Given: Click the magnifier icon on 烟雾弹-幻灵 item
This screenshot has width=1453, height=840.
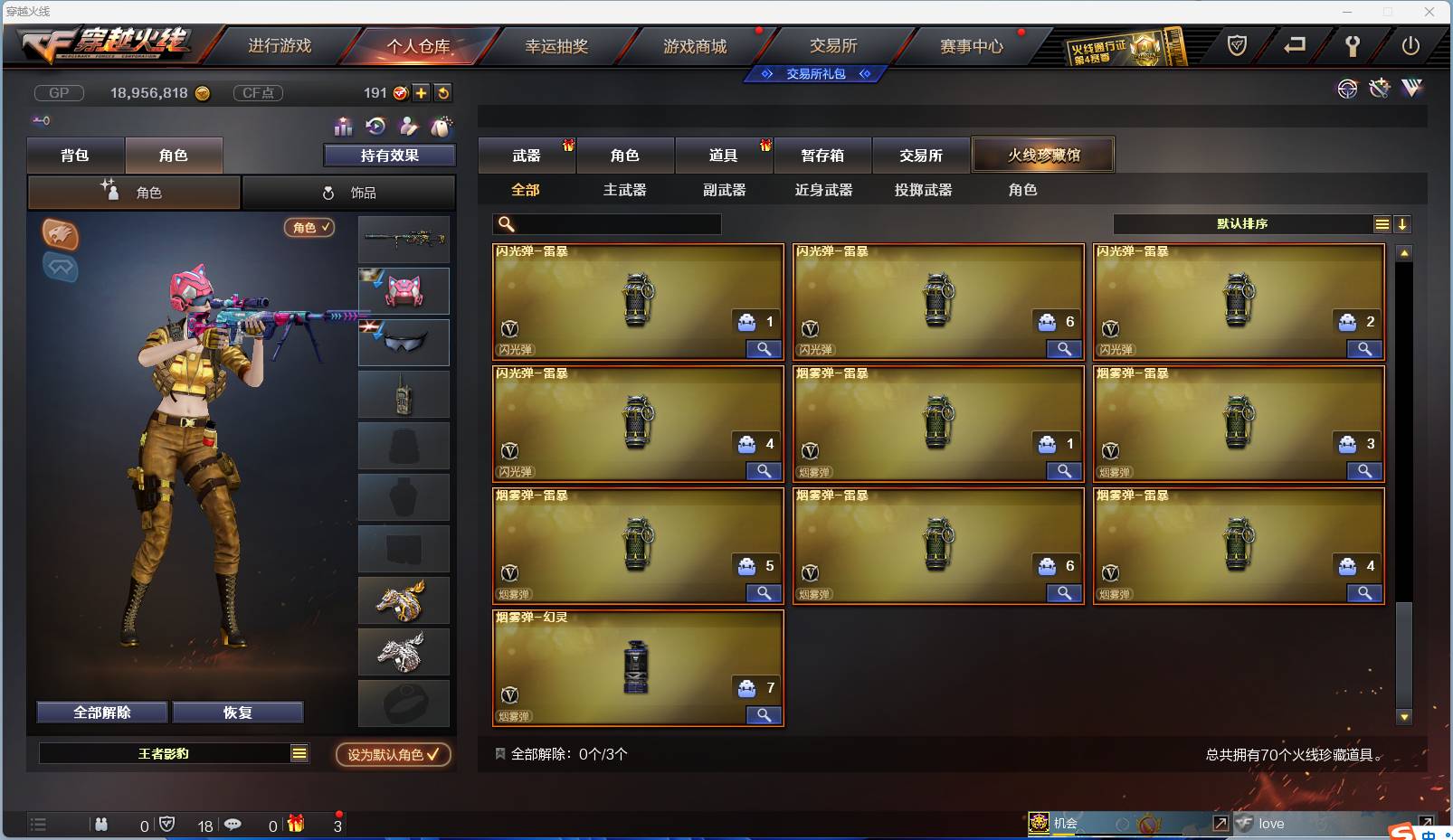Looking at the screenshot, I should pyautogui.click(x=763, y=714).
